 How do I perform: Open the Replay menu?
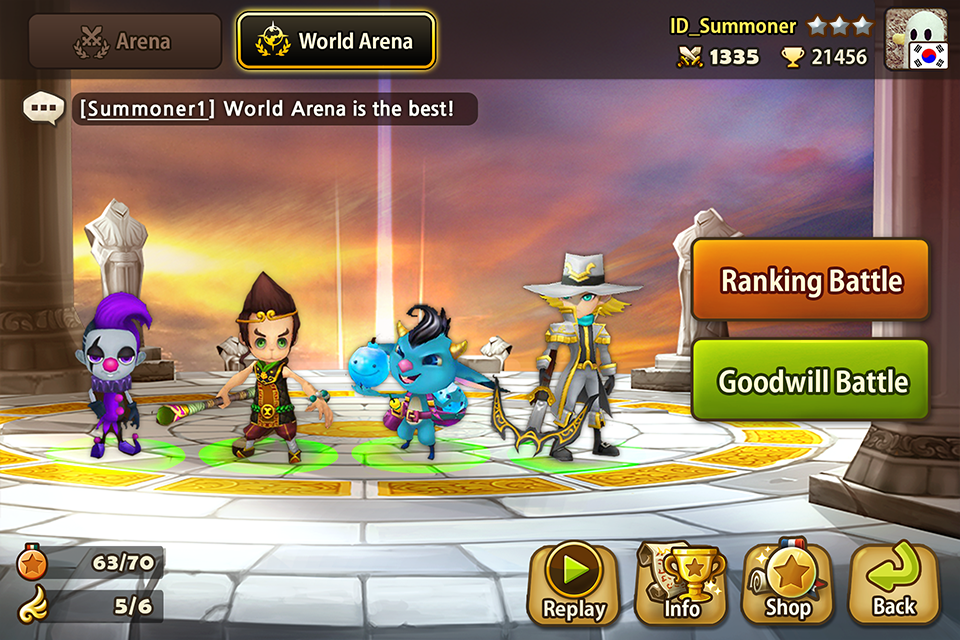click(x=574, y=585)
